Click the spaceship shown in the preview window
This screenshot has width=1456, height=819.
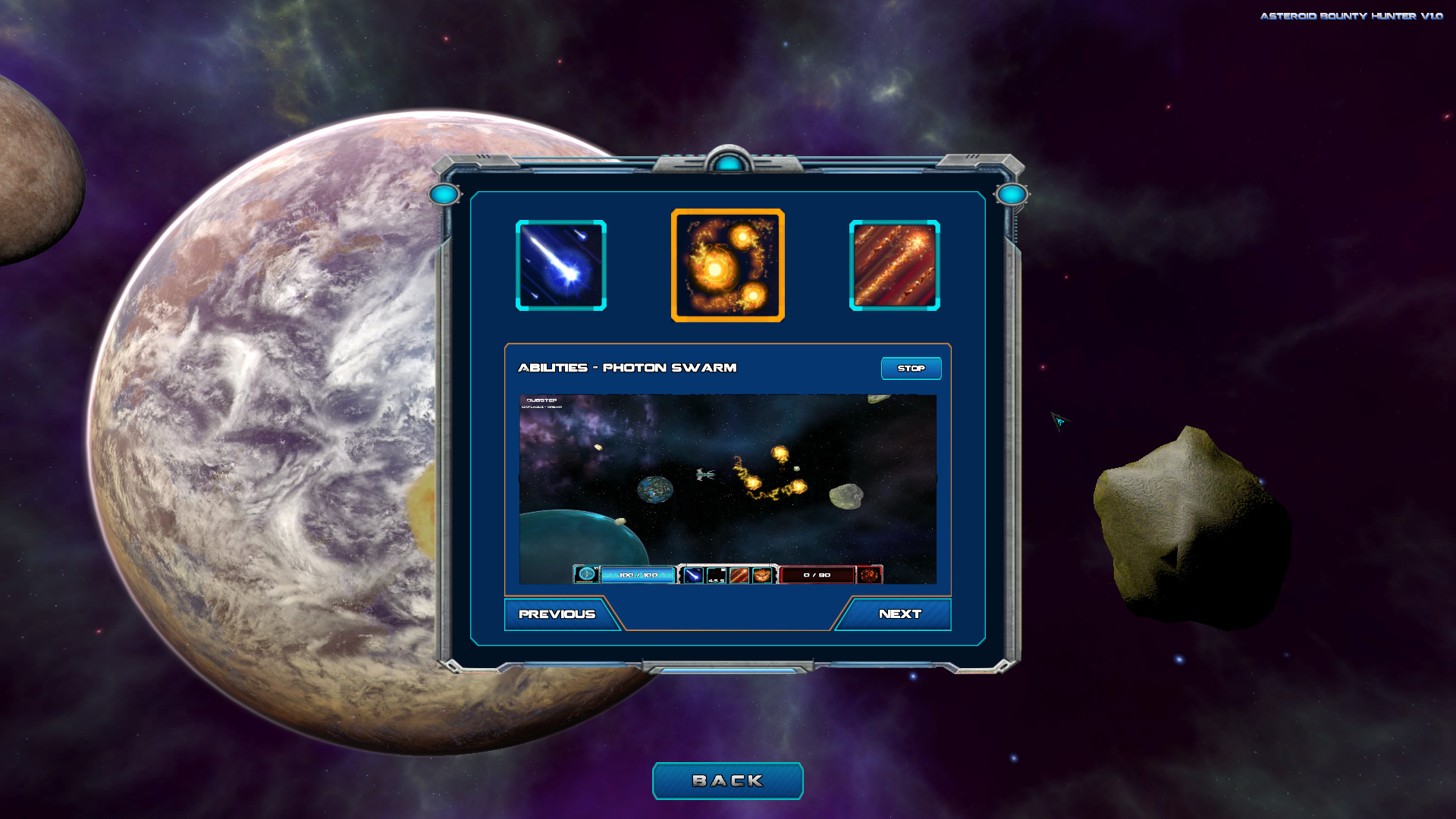[704, 476]
